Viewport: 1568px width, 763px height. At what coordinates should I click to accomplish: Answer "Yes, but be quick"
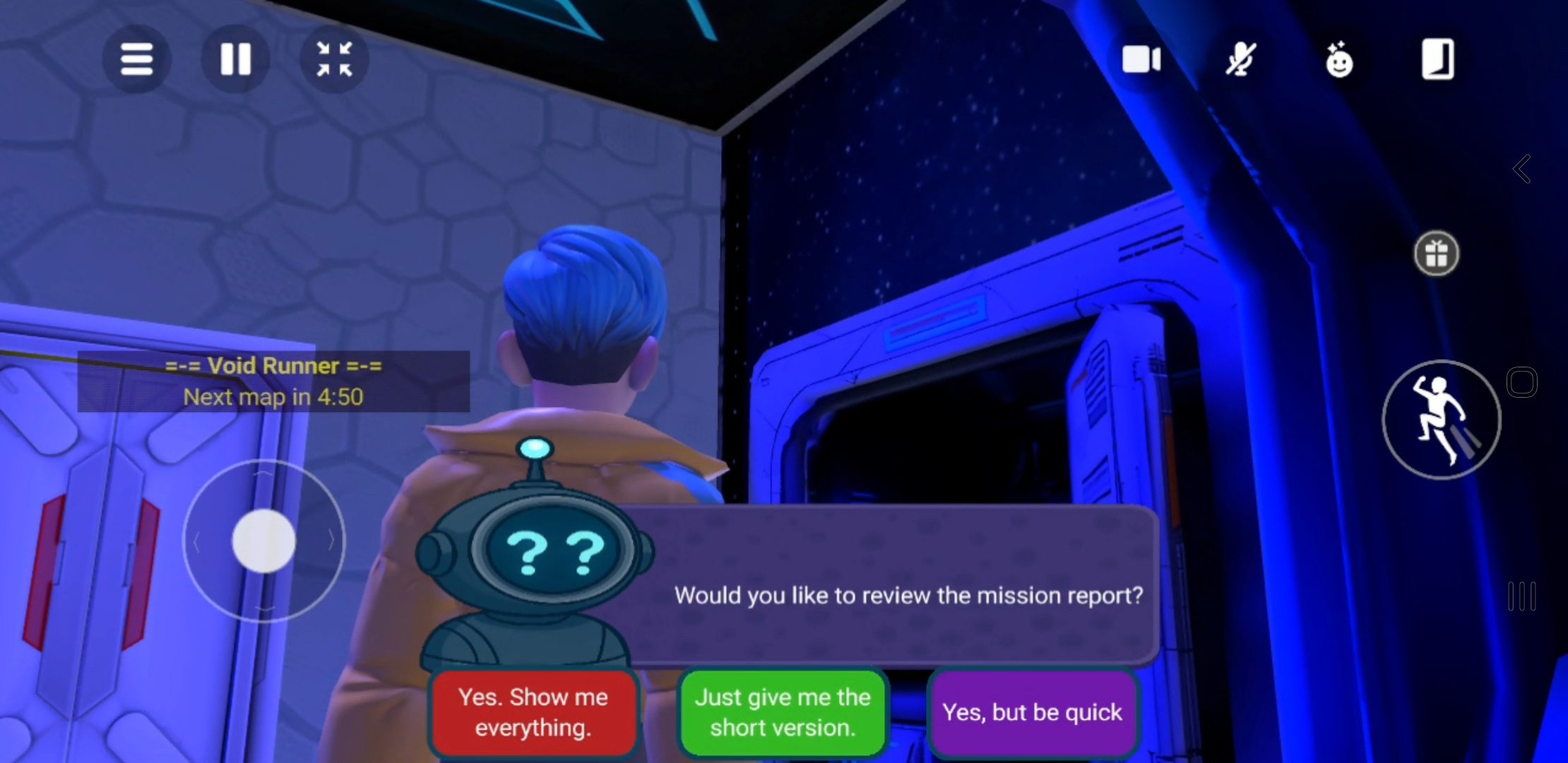click(x=1032, y=712)
